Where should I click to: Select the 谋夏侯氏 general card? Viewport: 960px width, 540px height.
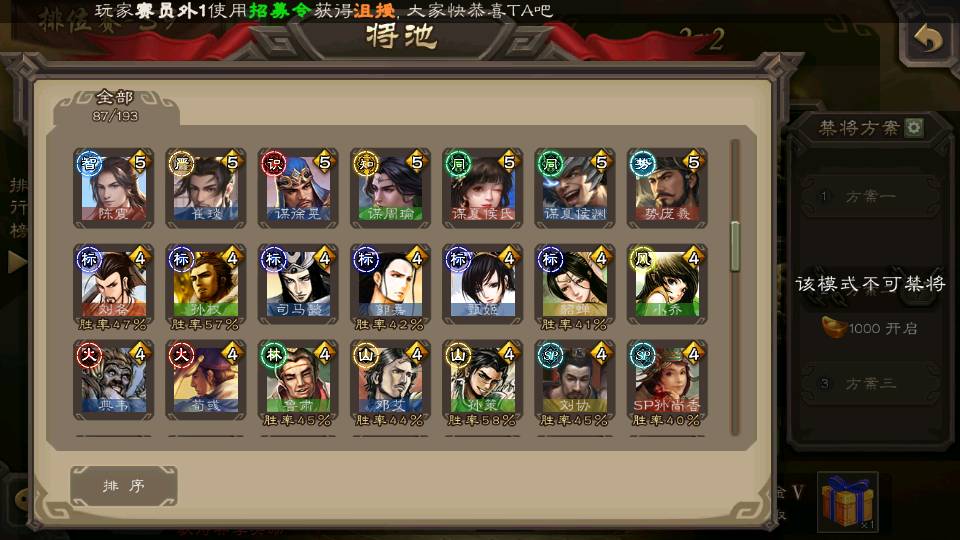click(x=483, y=188)
